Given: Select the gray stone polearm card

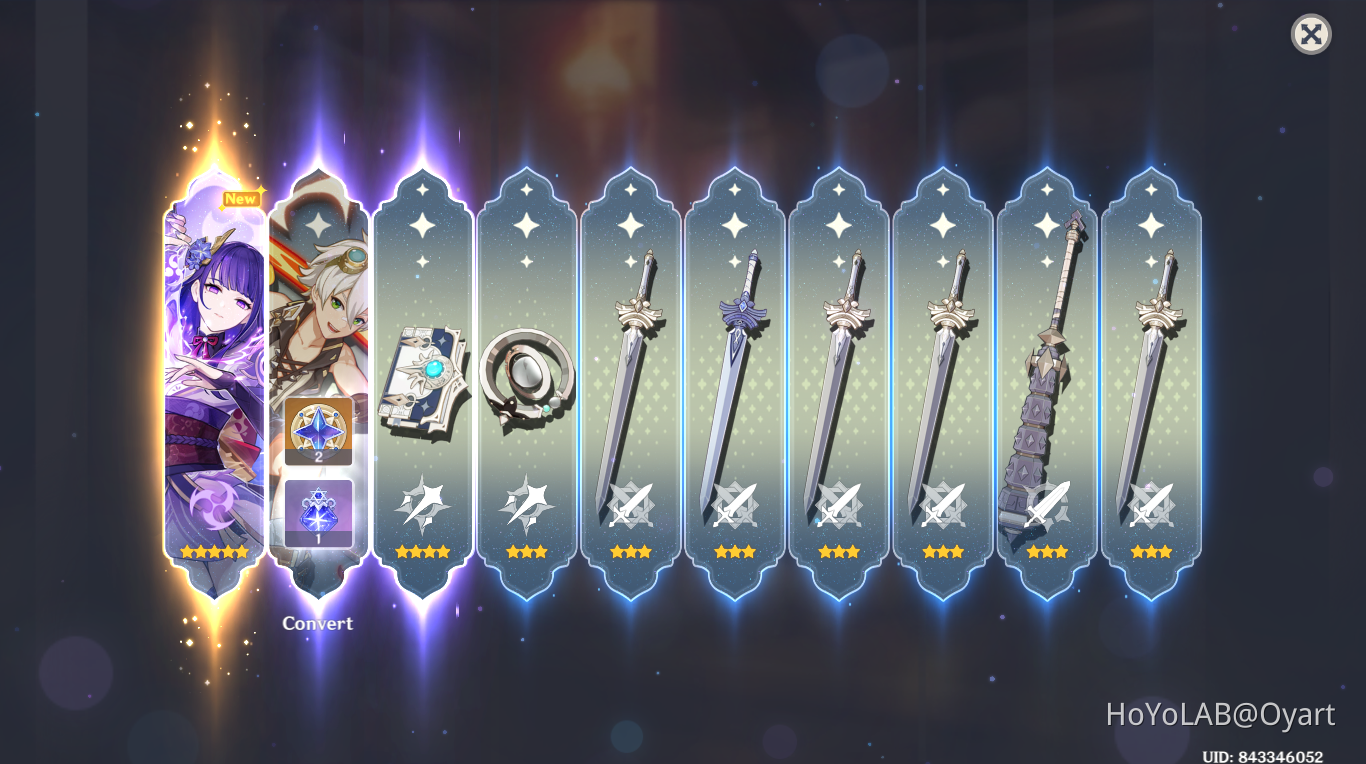Looking at the screenshot, I should [1046, 380].
